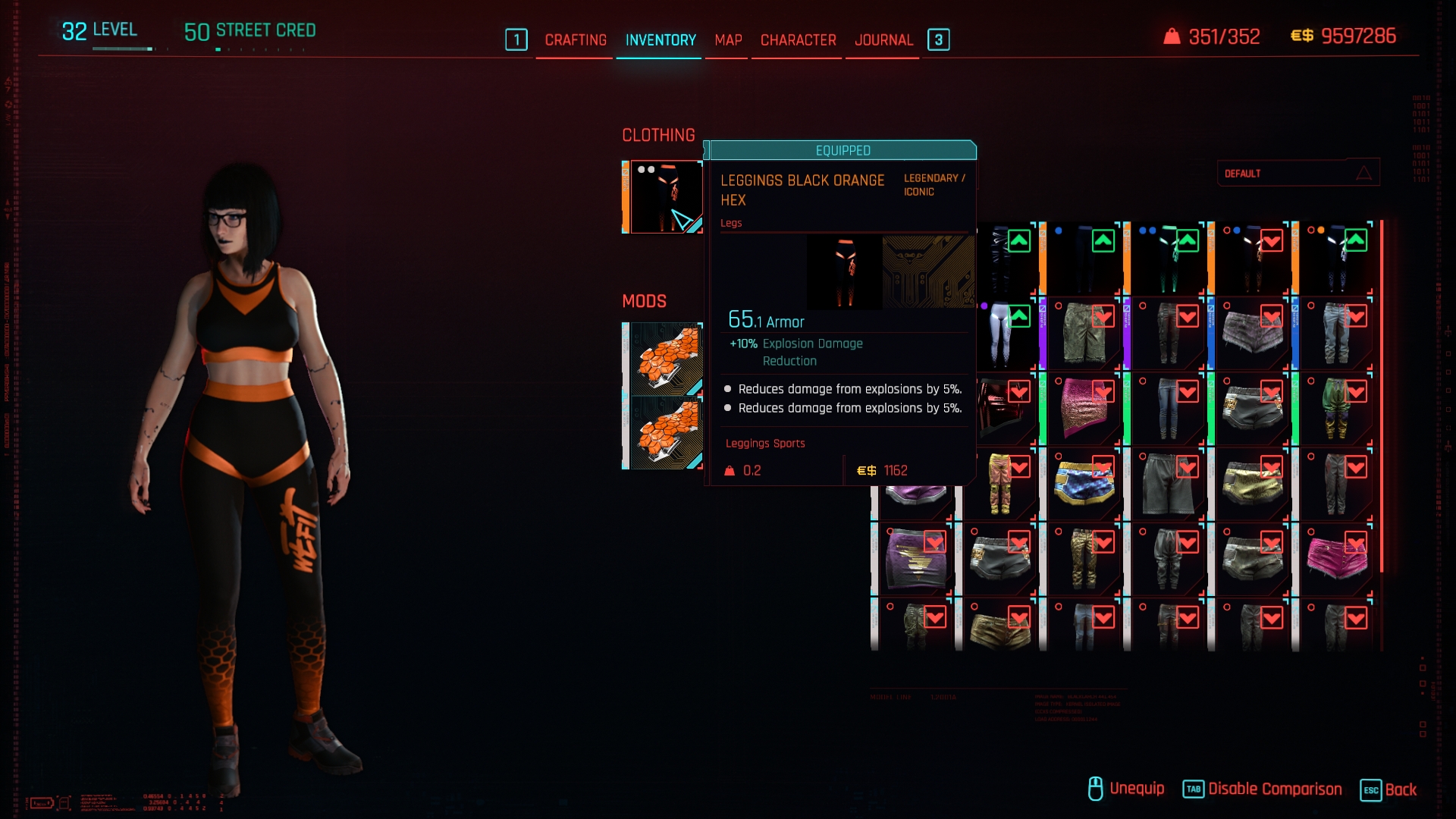Choose the red and yellow padded pants
The width and height of the screenshot is (1456, 819).
pos(1001,484)
